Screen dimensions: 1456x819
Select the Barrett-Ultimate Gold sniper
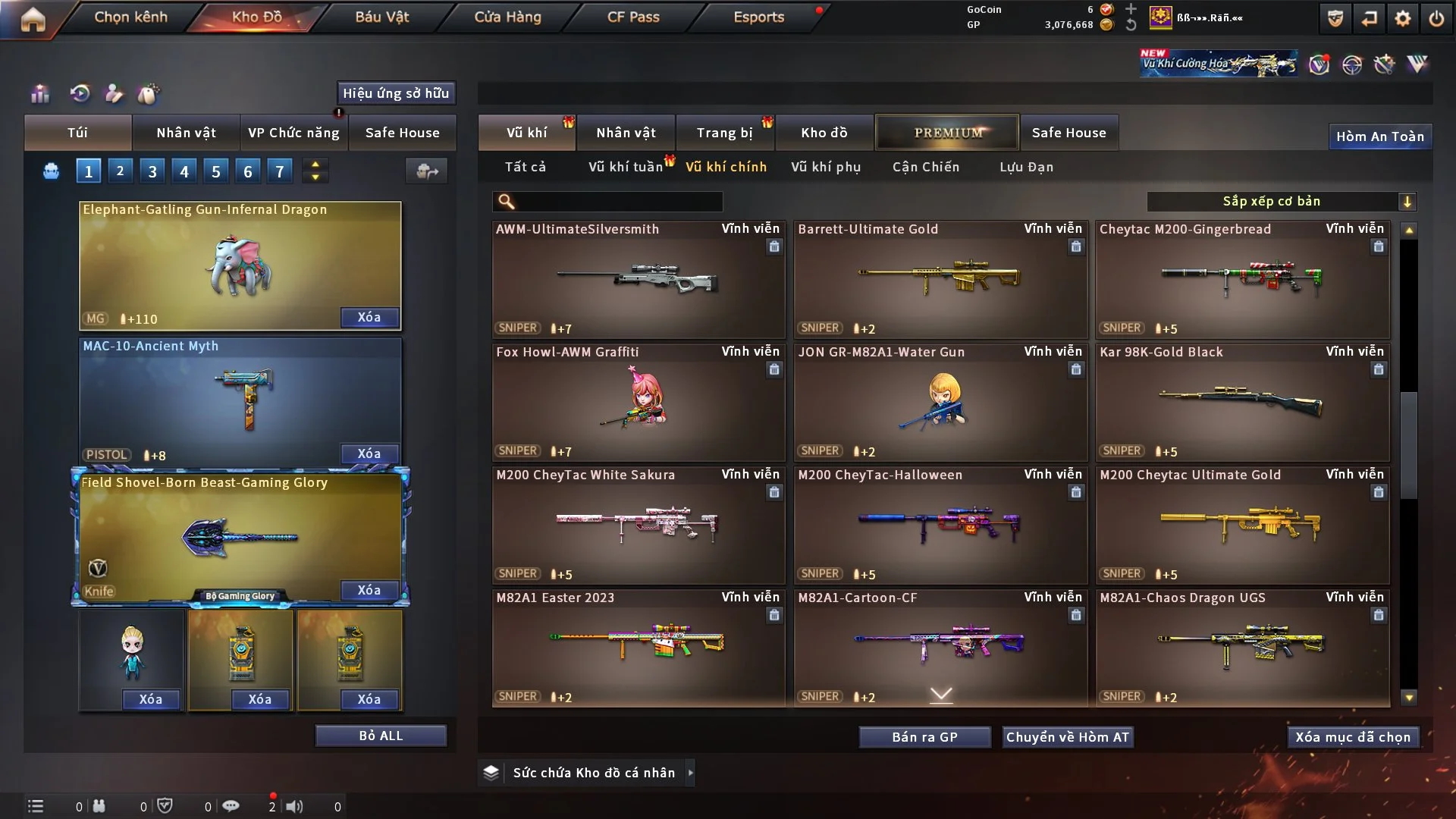click(940, 279)
